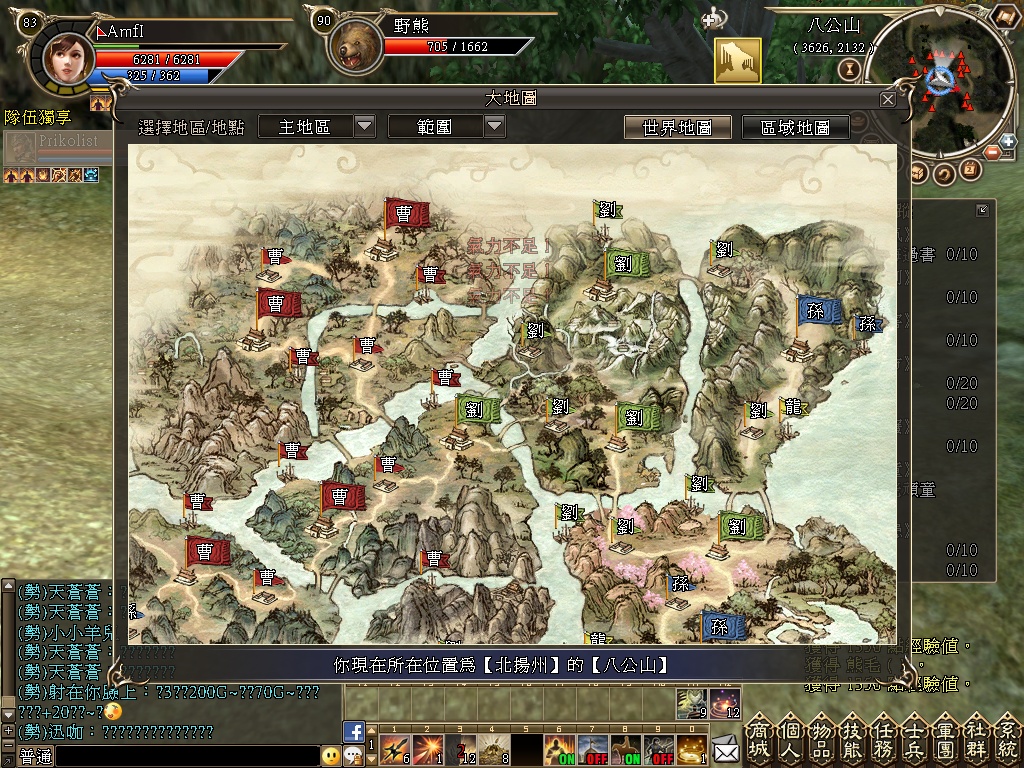Viewport: 1024px width, 768px height.
Task: Click the golden mountain buff icon
Action: pos(737,60)
